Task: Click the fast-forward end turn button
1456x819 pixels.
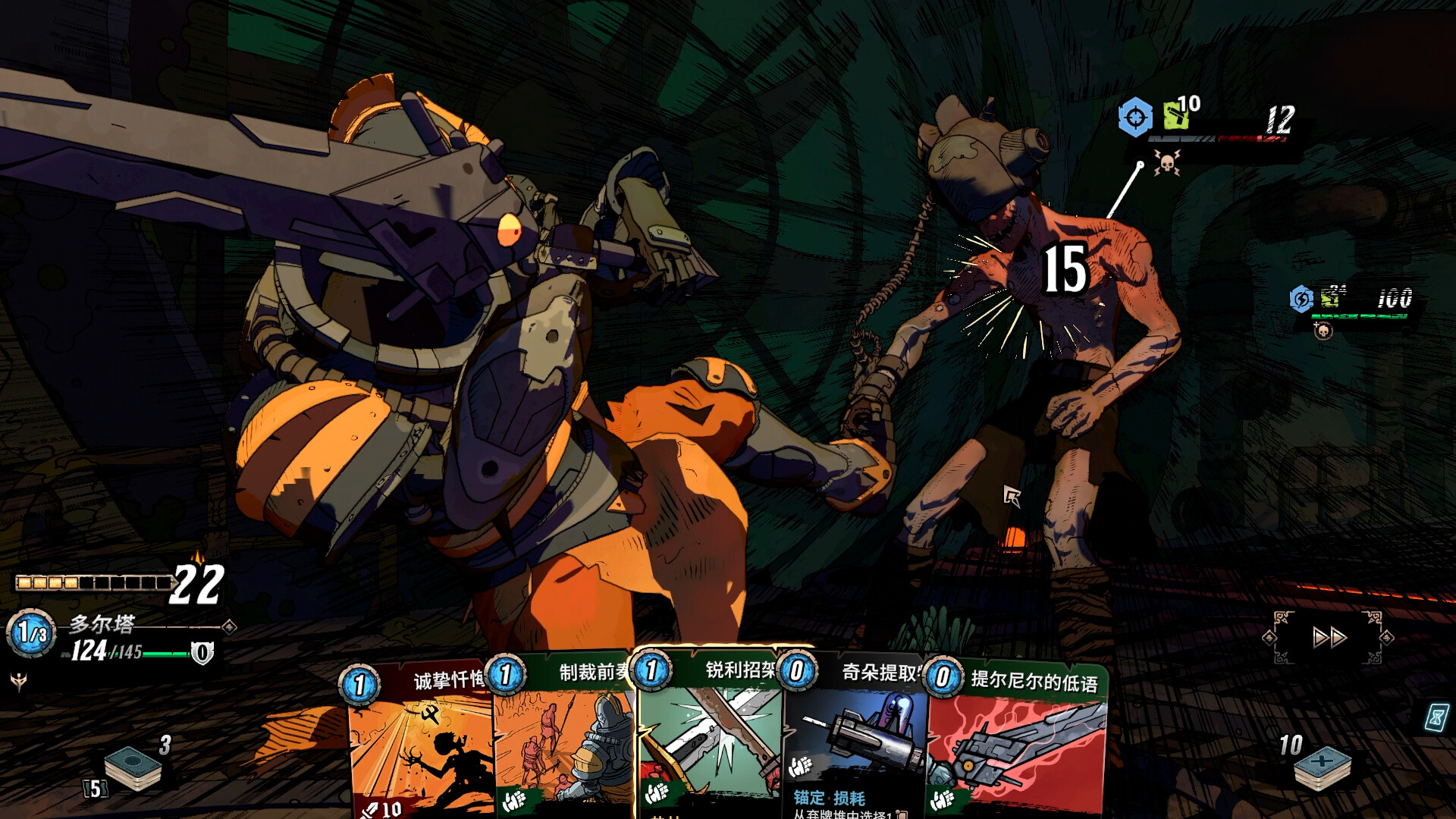Action: [1329, 637]
